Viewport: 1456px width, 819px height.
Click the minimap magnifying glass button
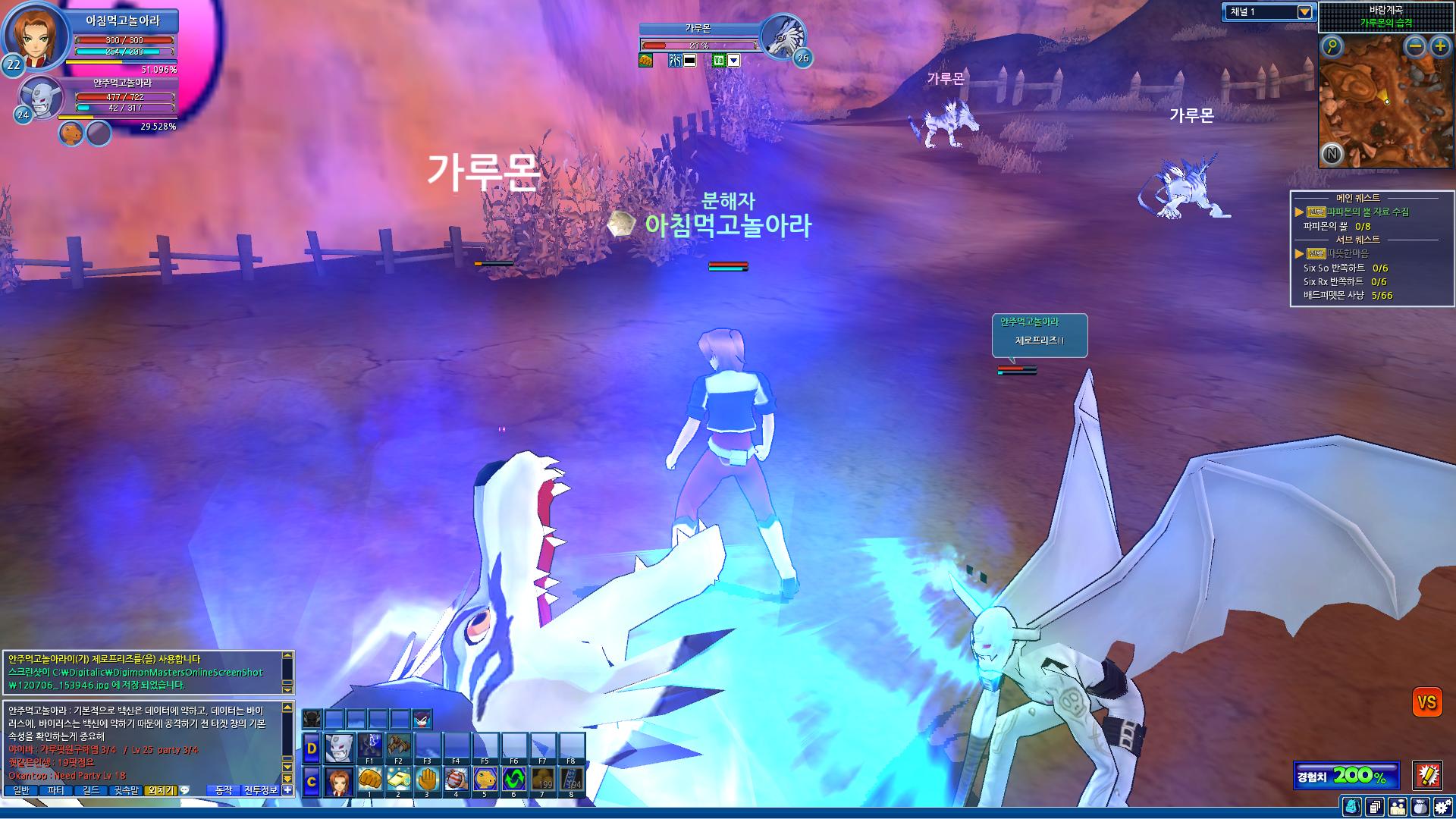pos(1332,47)
